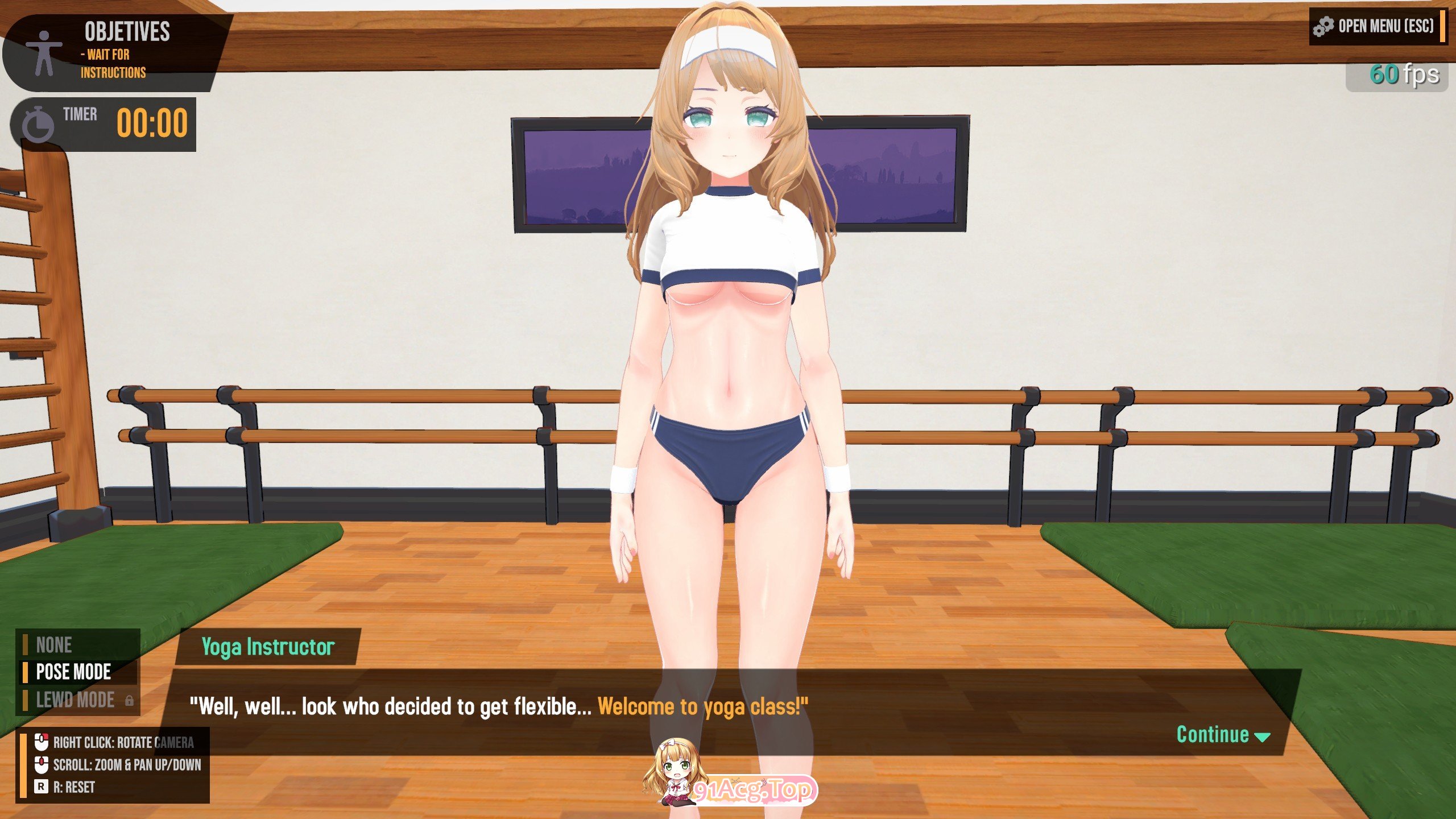Click the WAIT FOR INSTRUCTIONS objective text

(113, 64)
